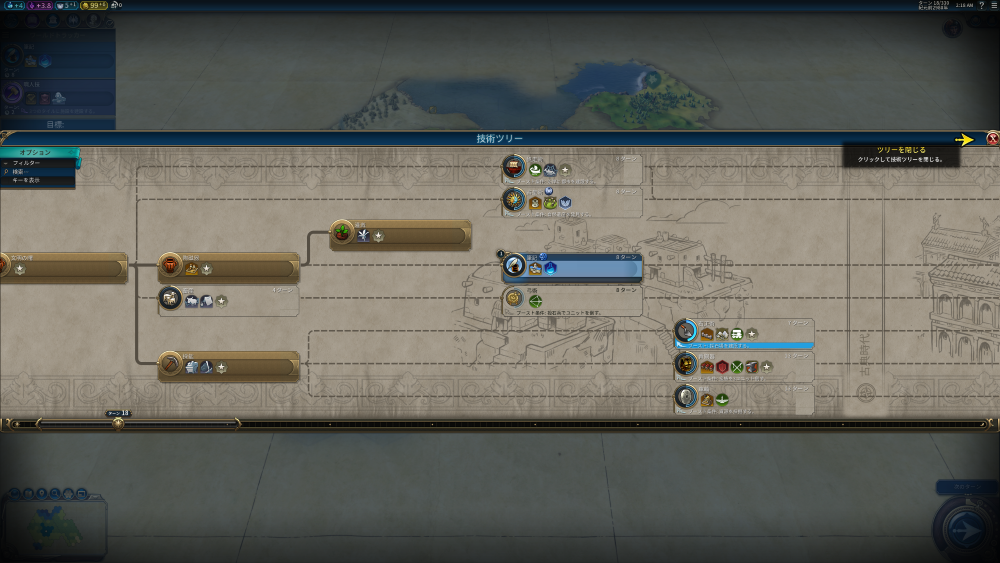This screenshot has width=1000, height=563.
Task: Click the turn 18 marker on the timeline
Action: point(118,423)
